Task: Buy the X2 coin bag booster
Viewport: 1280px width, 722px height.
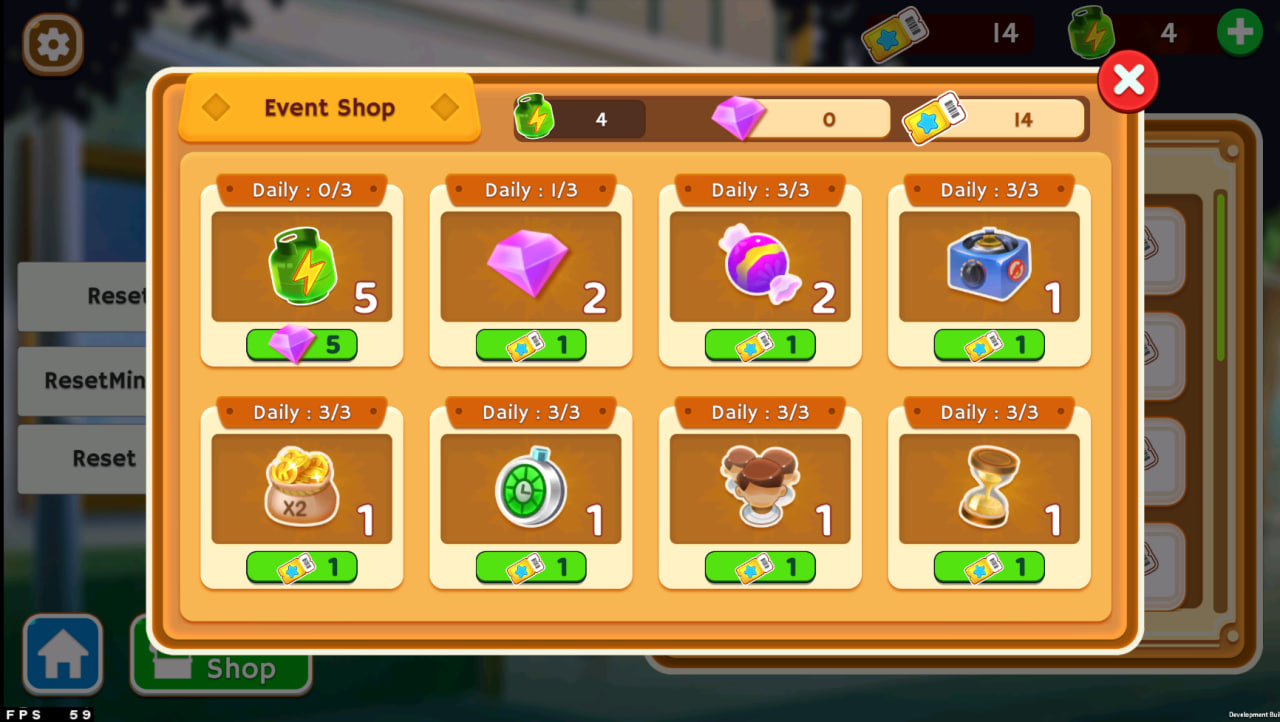Action: [301, 567]
